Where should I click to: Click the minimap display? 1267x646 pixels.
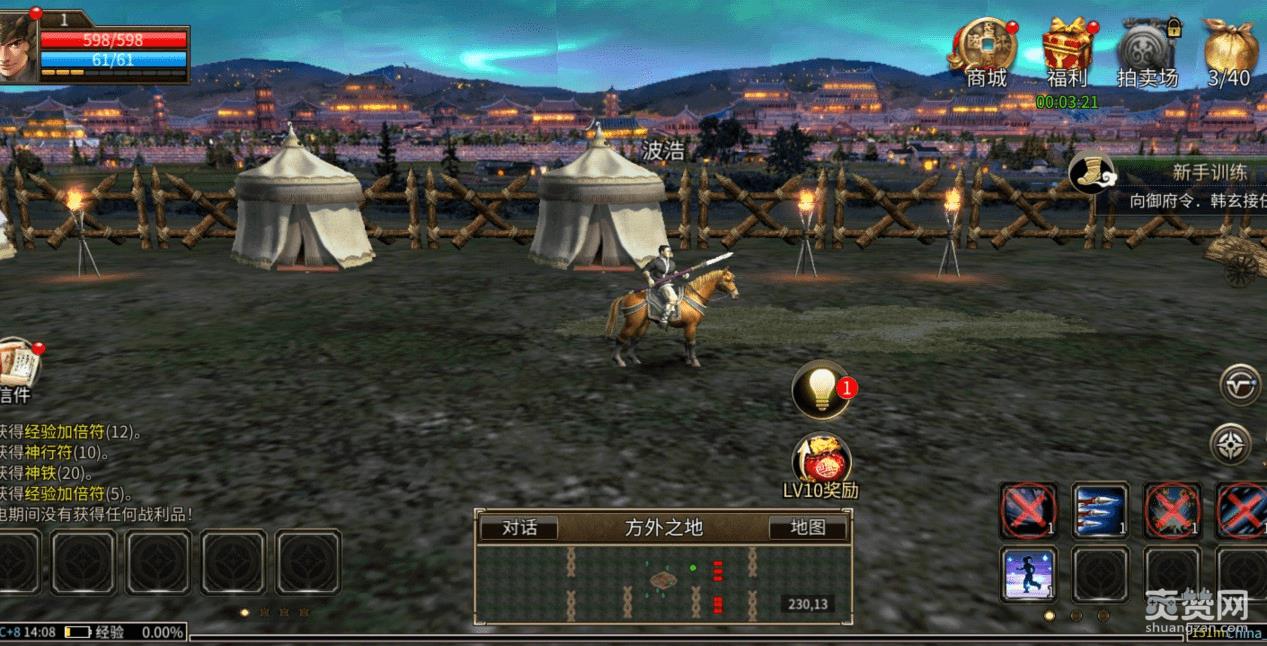(x=664, y=582)
